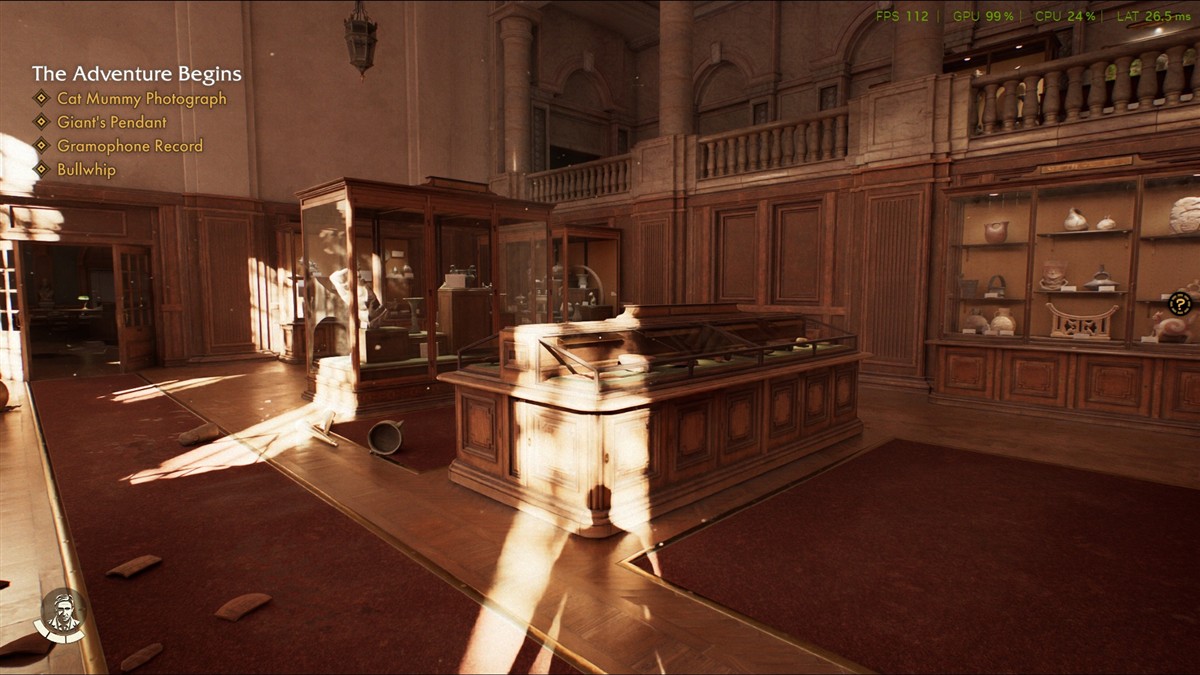Open The Adventure Begins quest header
1200x675 pixels.
pos(136,74)
